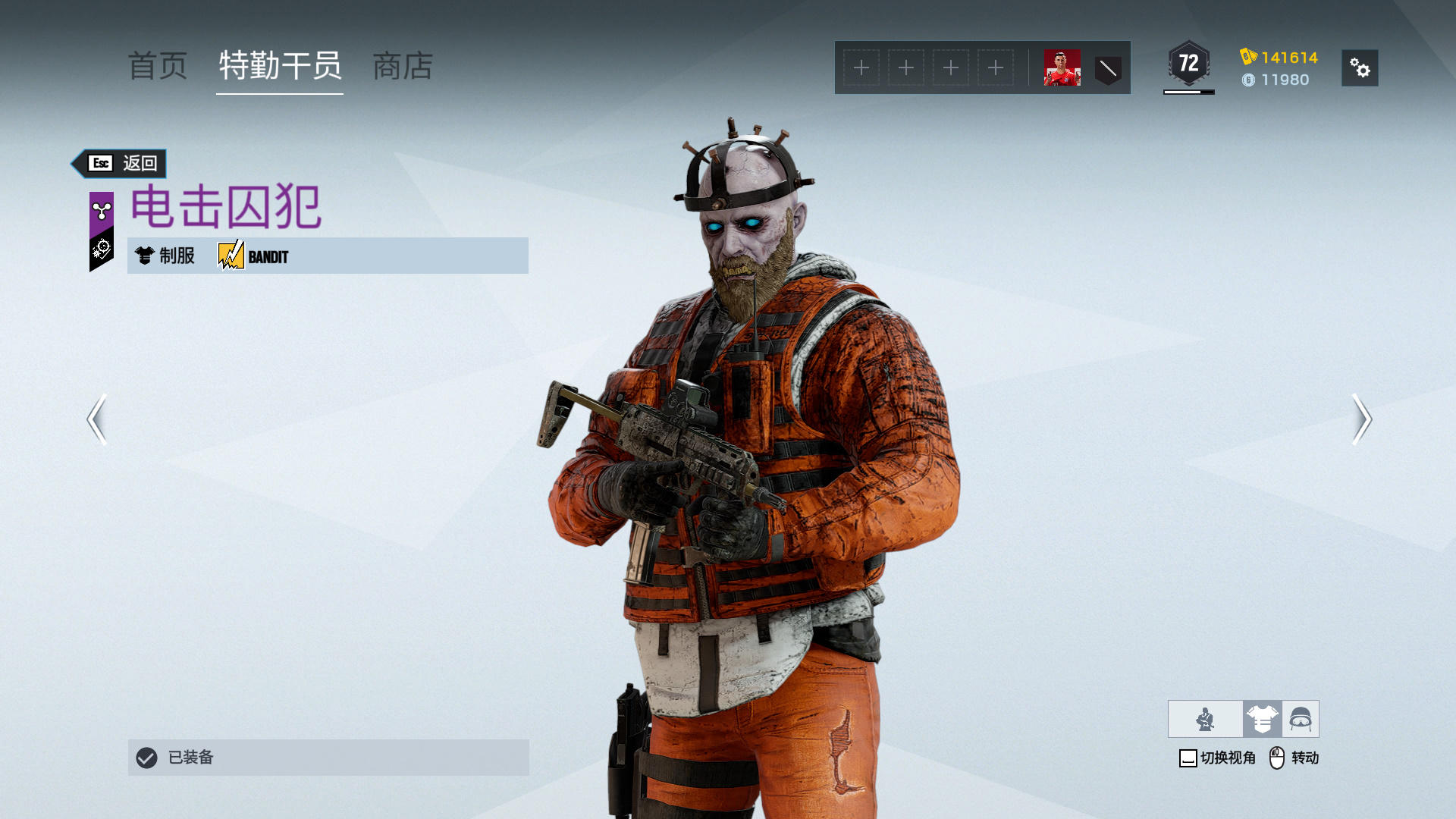Open the 商店 shop tab
The height and width of the screenshot is (819, 1456).
click(403, 67)
